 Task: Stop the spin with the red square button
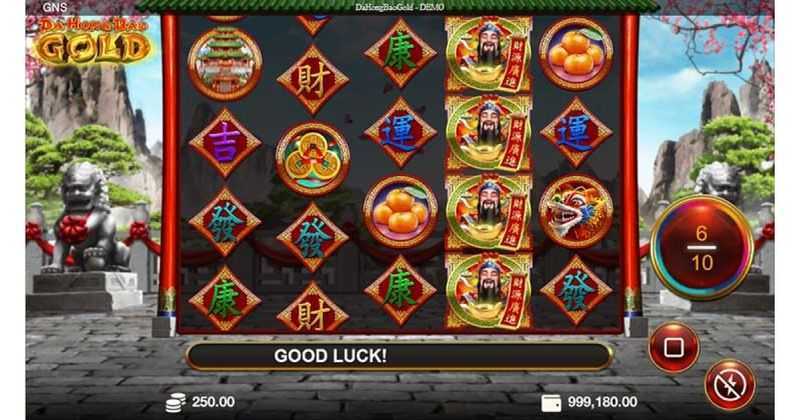pos(673,347)
